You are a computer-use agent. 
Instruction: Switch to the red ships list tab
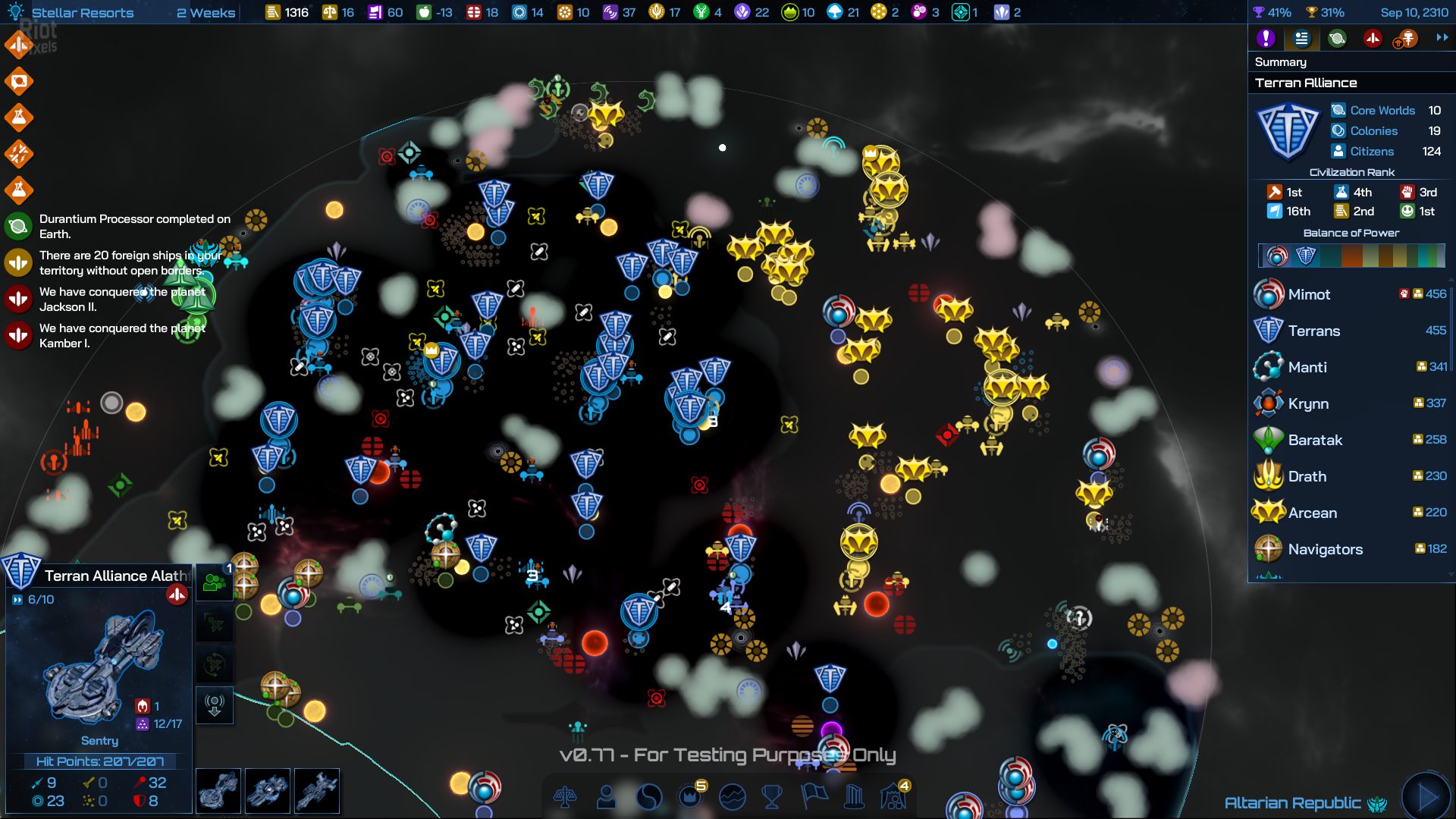coord(1373,39)
